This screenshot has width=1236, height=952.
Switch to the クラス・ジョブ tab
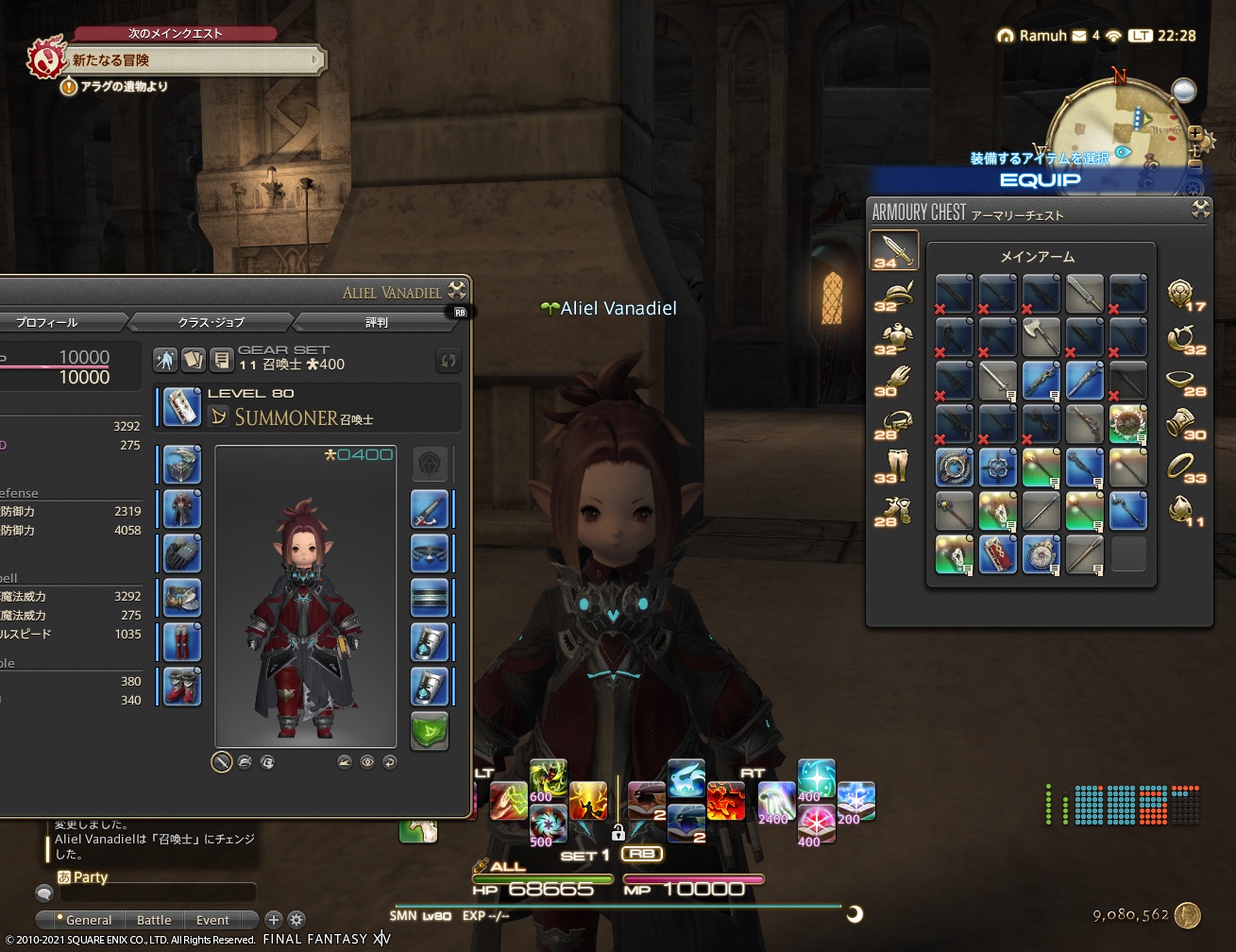pos(210,322)
